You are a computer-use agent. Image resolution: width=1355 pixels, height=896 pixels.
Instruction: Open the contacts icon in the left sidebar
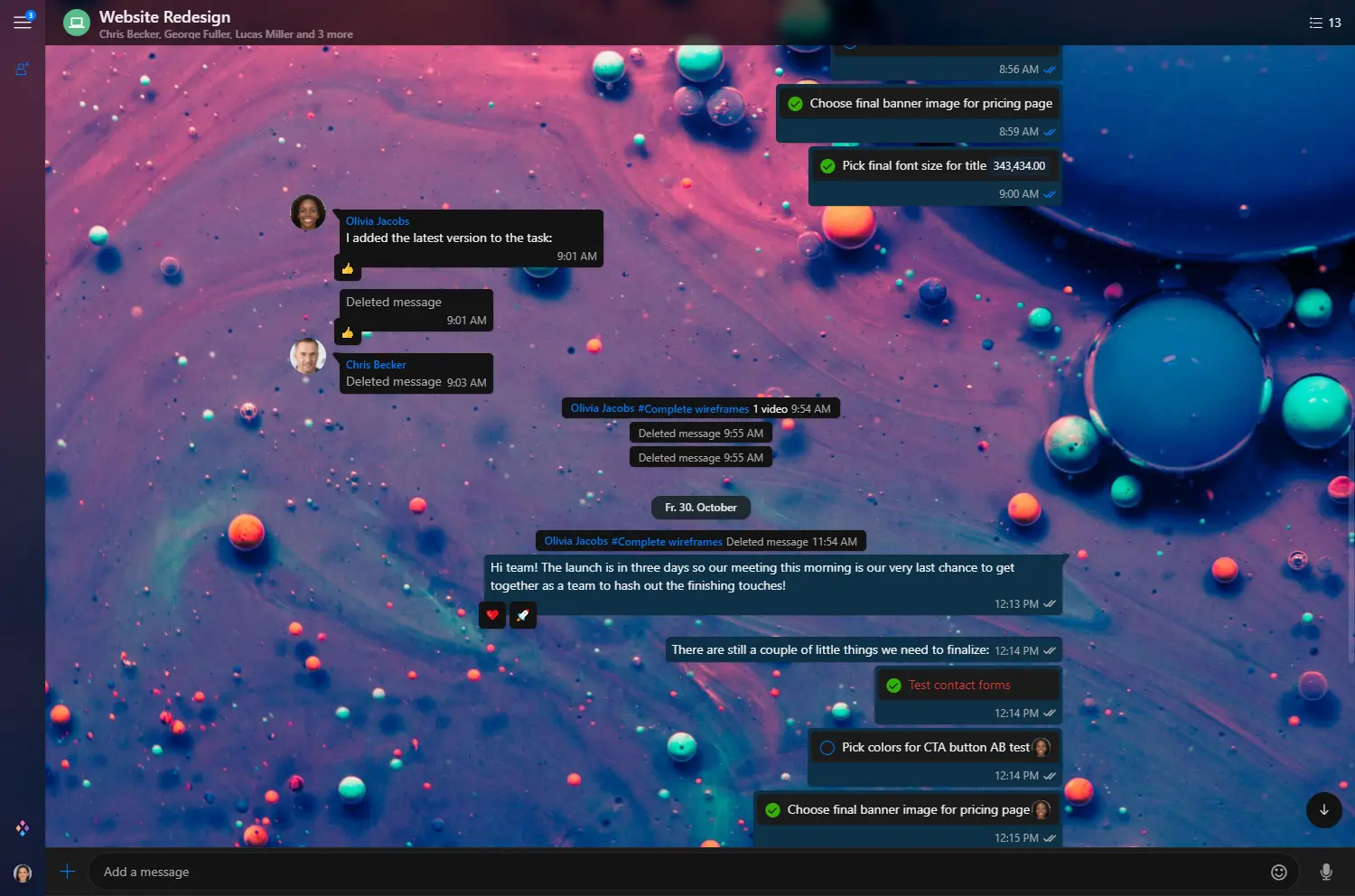click(x=23, y=69)
